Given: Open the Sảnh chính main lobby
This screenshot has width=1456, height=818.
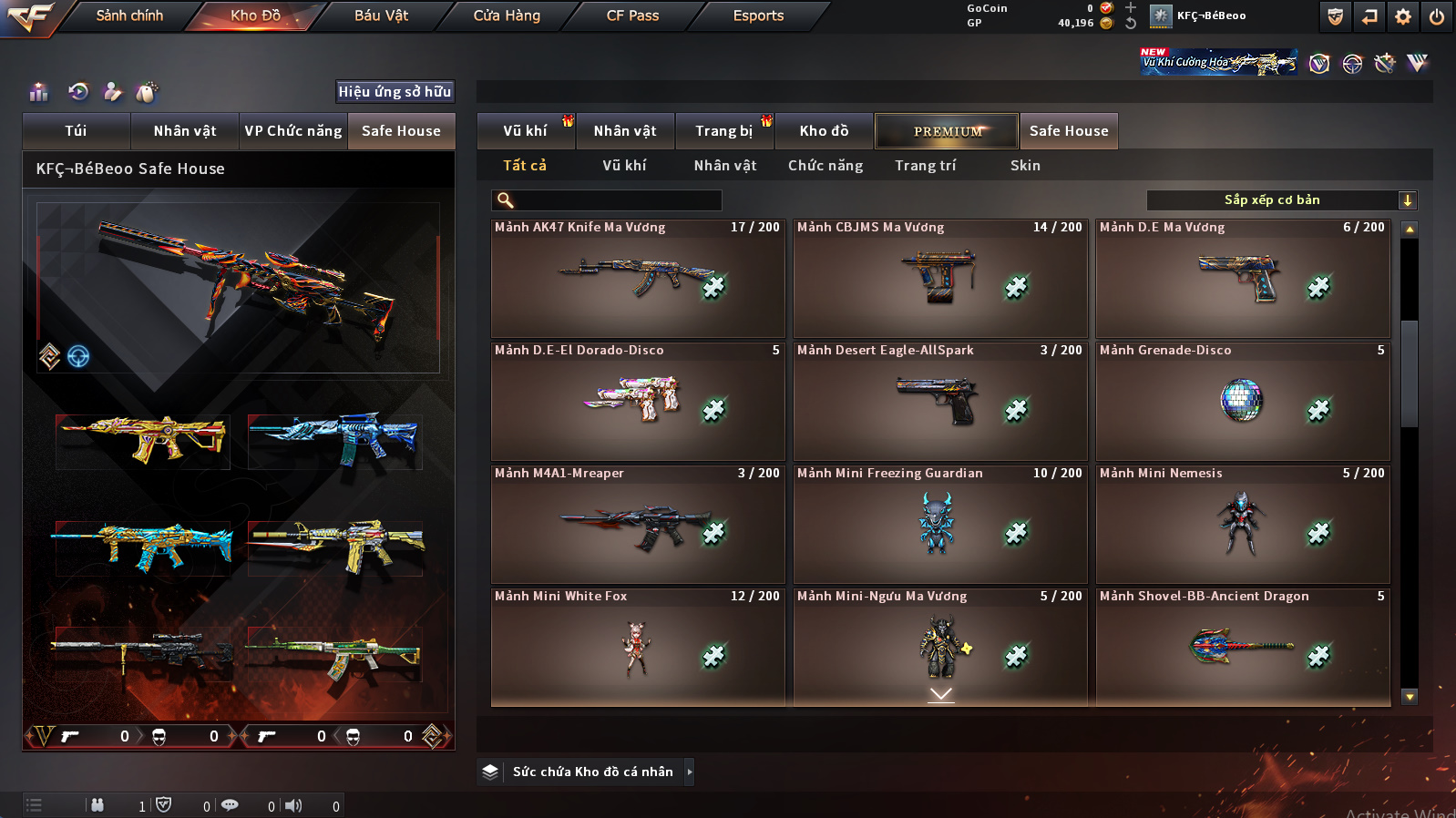Looking at the screenshot, I should click(129, 15).
